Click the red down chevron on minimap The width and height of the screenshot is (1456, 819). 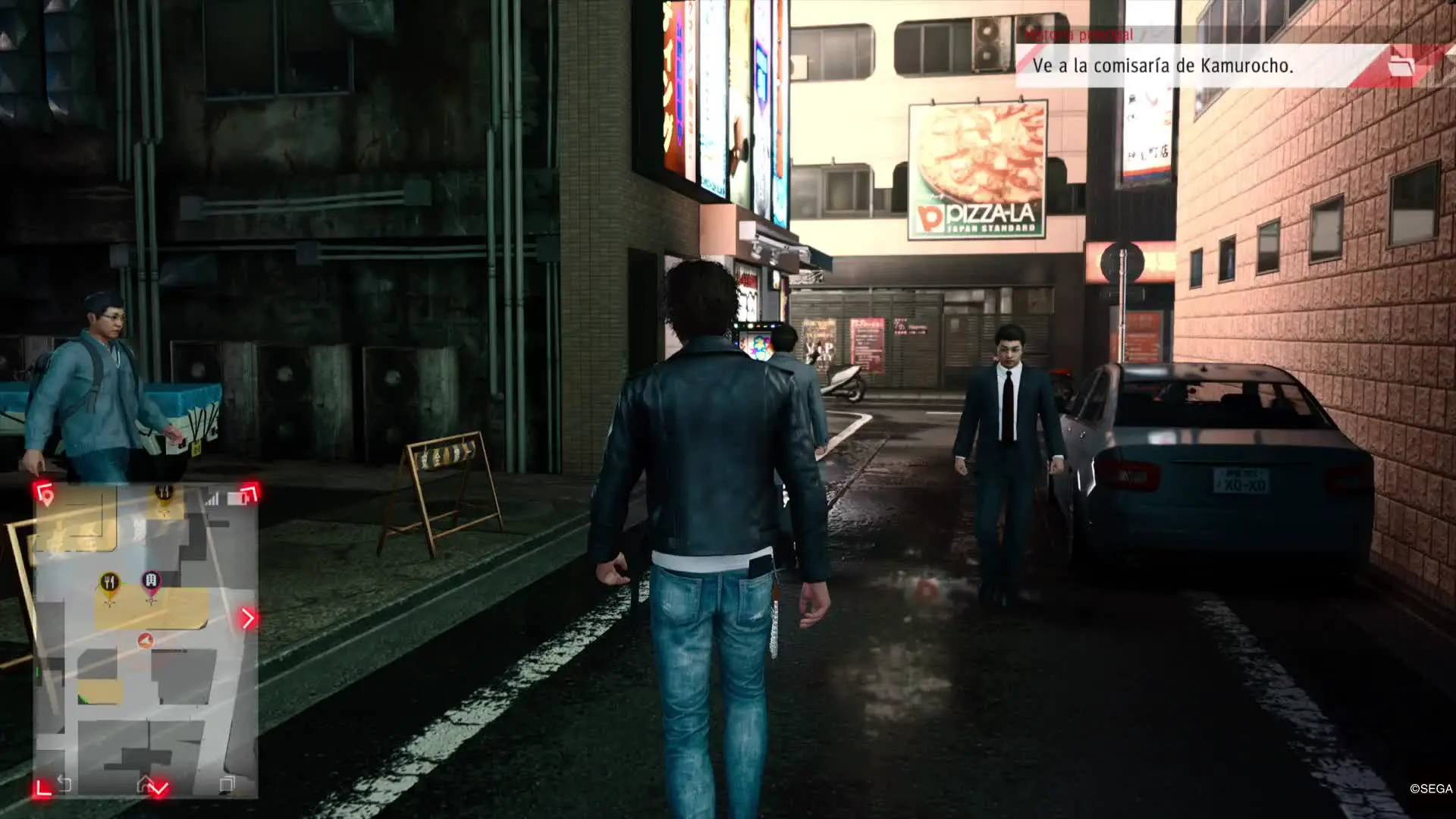click(158, 789)
